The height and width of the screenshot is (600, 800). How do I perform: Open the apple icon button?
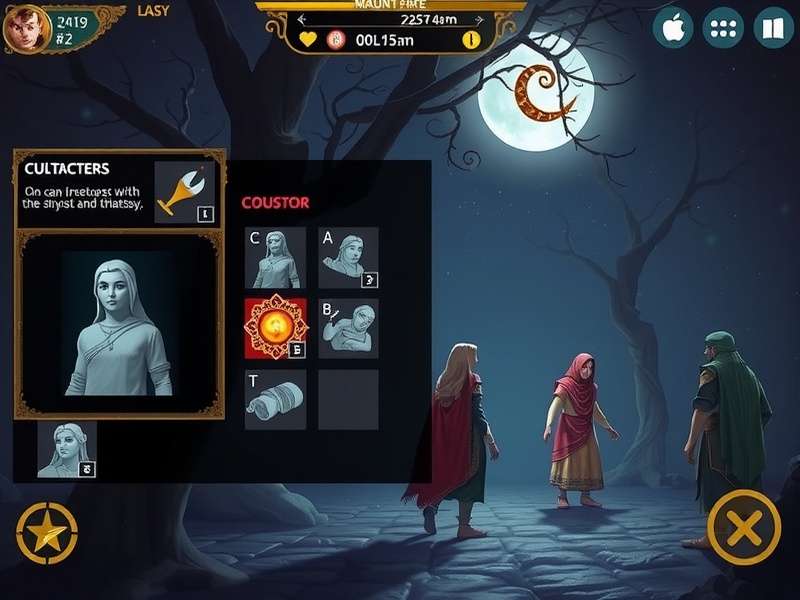coord(673,28)
